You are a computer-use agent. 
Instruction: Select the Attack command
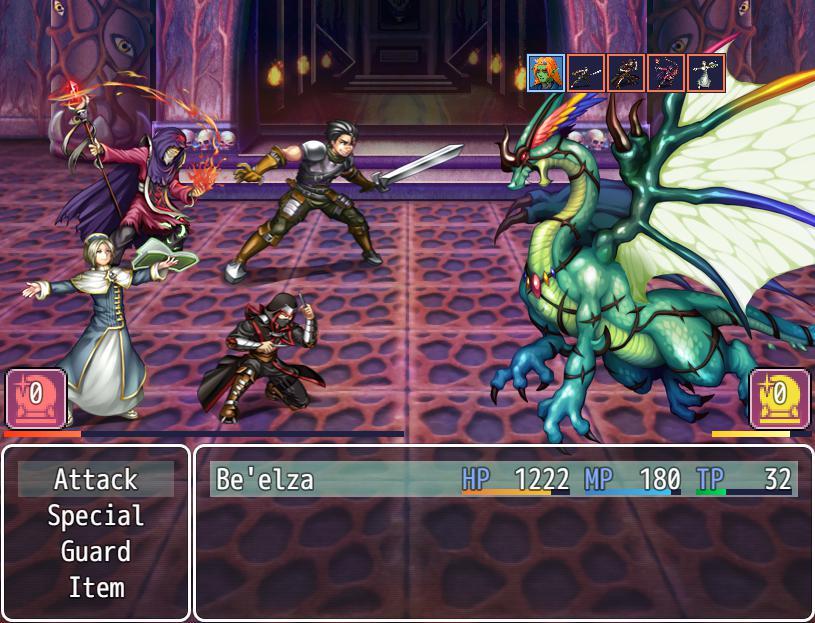click(96, 480)
